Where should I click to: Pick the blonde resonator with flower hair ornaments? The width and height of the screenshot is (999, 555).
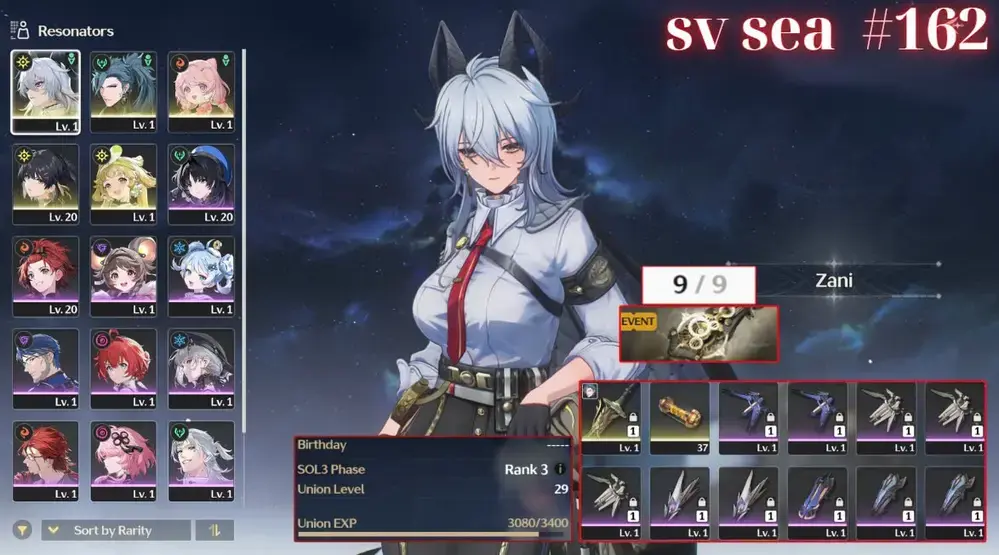tap(123, 183)
